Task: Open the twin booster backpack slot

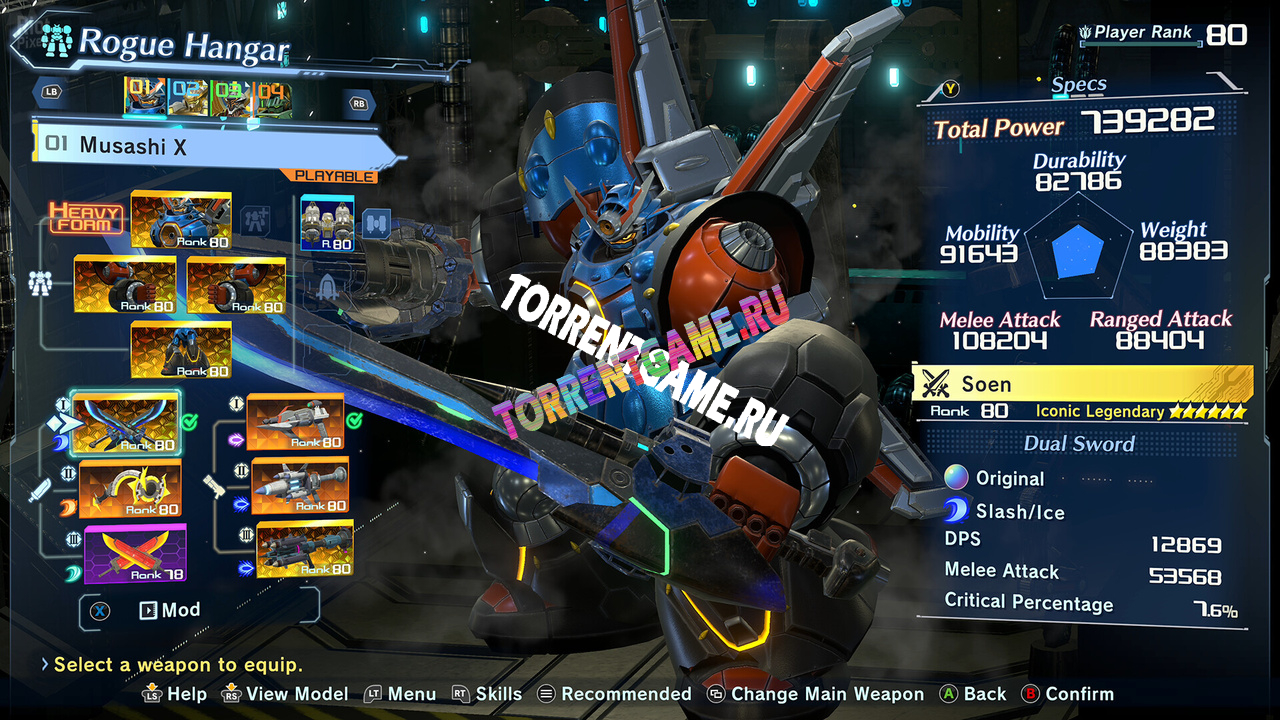Action: pos(327,223)
